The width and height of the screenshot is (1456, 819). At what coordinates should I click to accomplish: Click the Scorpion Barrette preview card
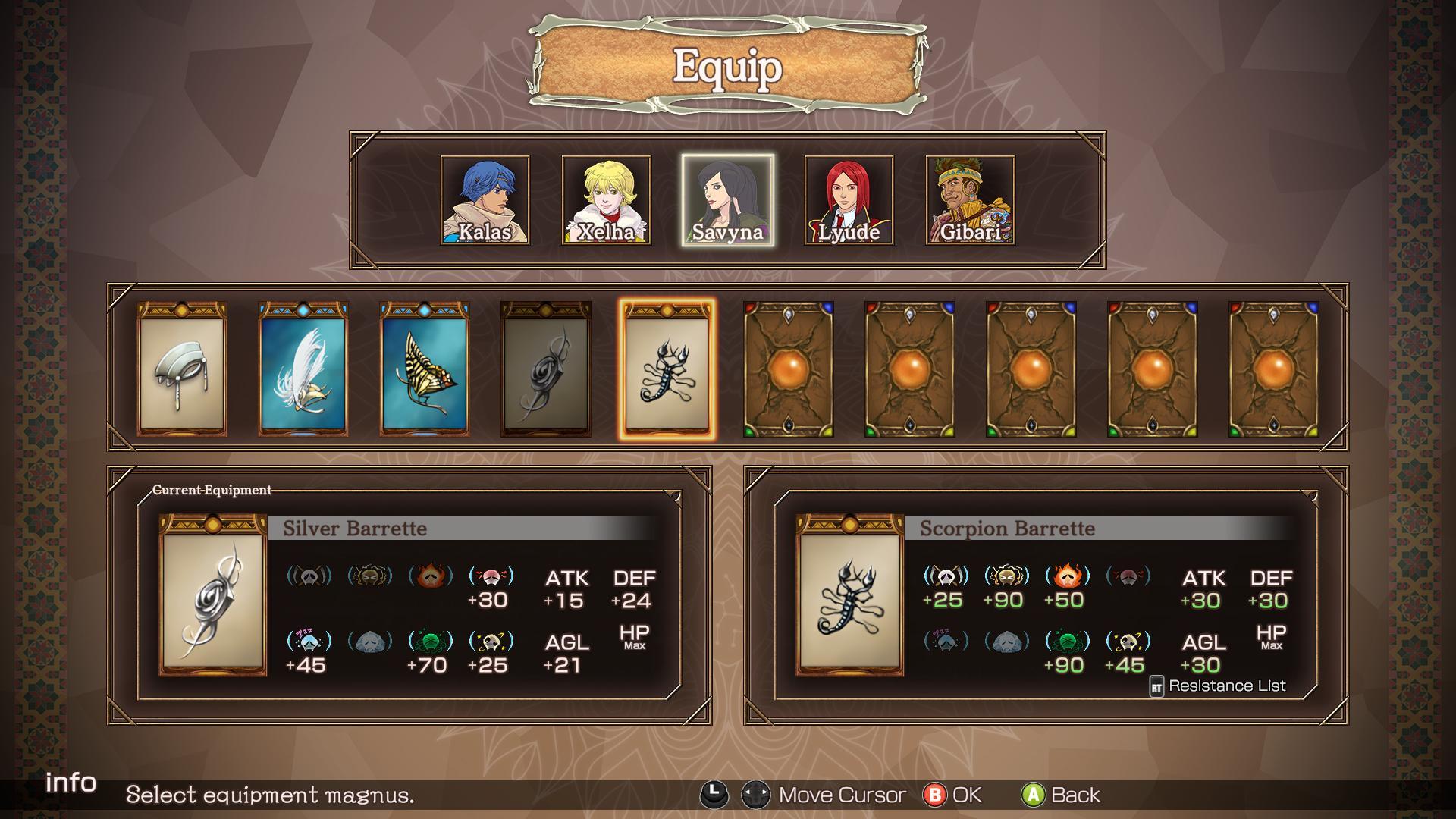point(850,595)
